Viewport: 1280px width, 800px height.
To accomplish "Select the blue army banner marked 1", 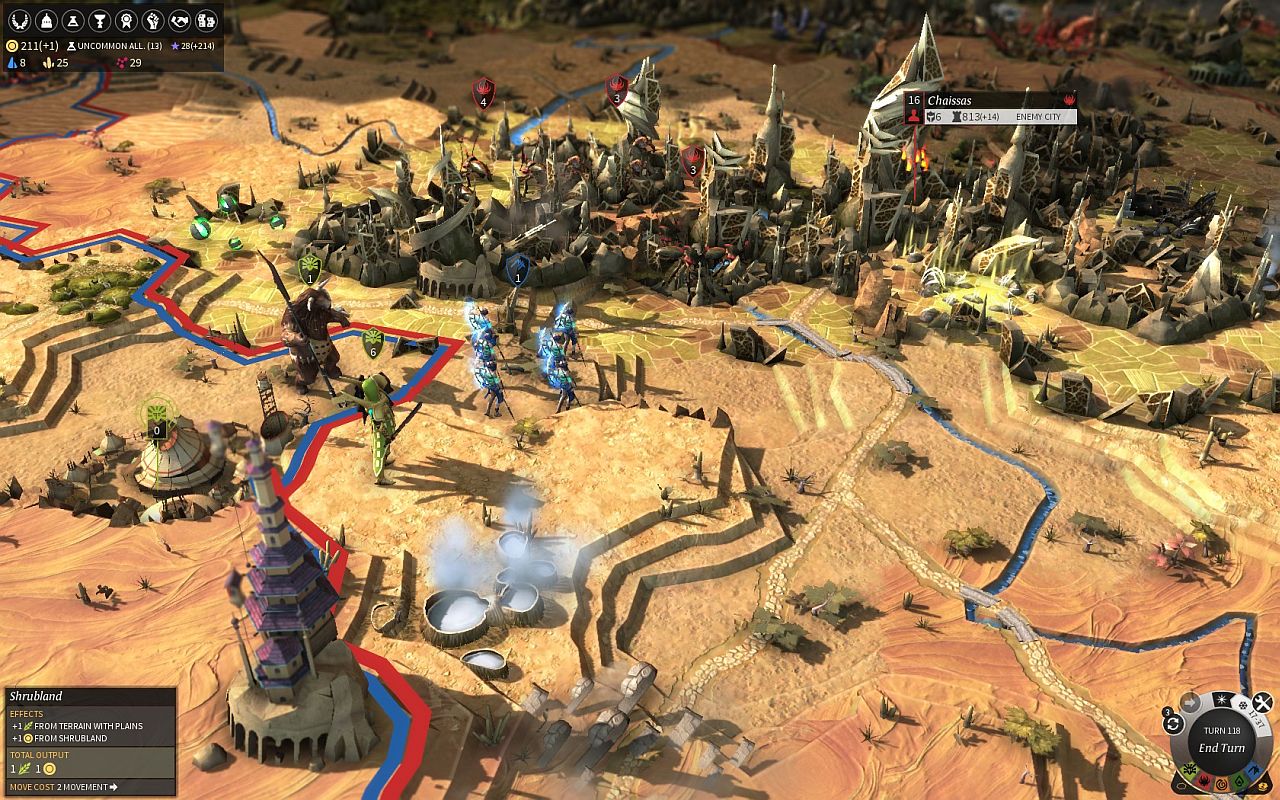I will [517, 269].
